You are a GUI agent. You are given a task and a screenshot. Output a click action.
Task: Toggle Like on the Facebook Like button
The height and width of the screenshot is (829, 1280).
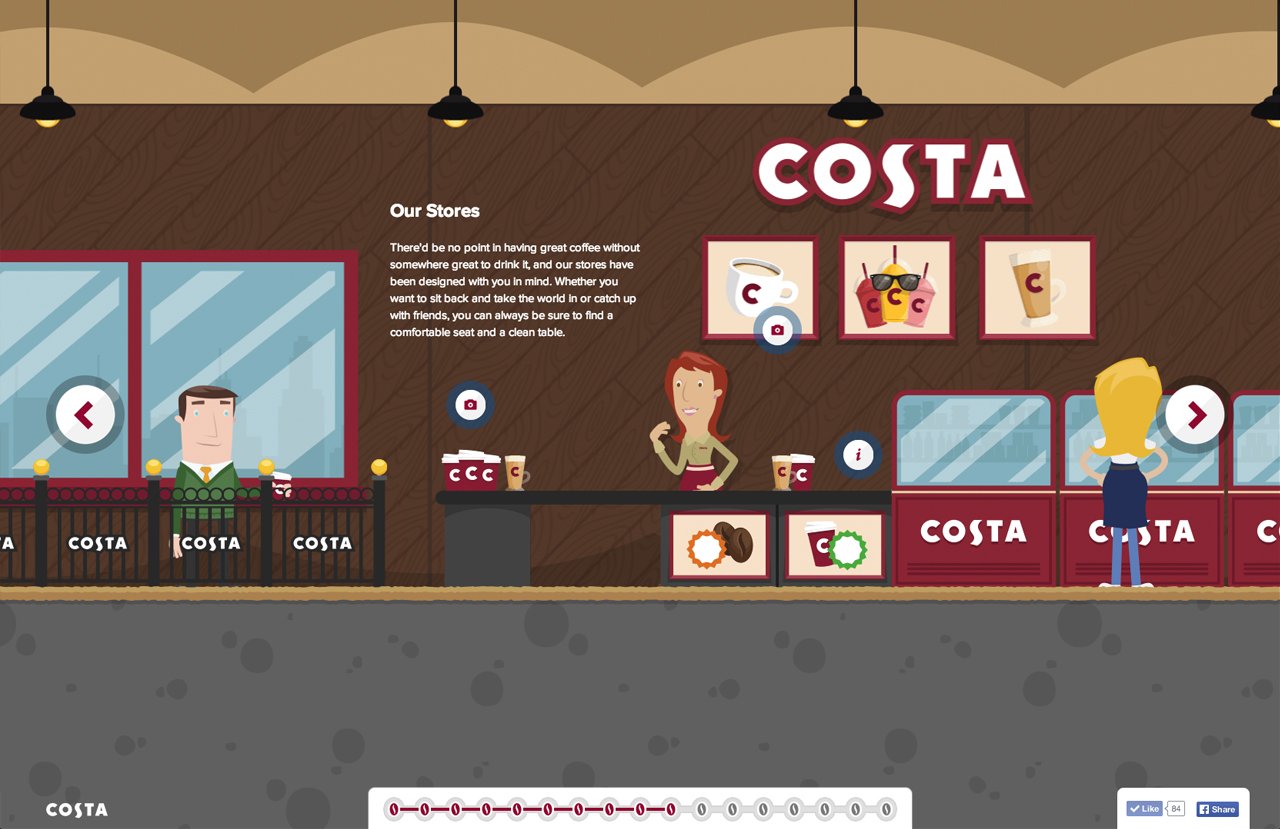(x=1145, y=808)
